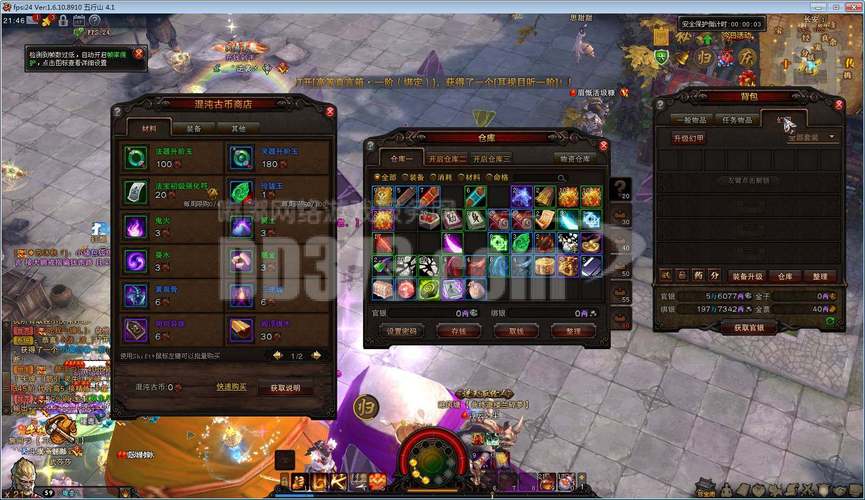Switch to the 任务物品 tab in backpack
The height and width of the screenshot is (500, 865).
[738, 120]
